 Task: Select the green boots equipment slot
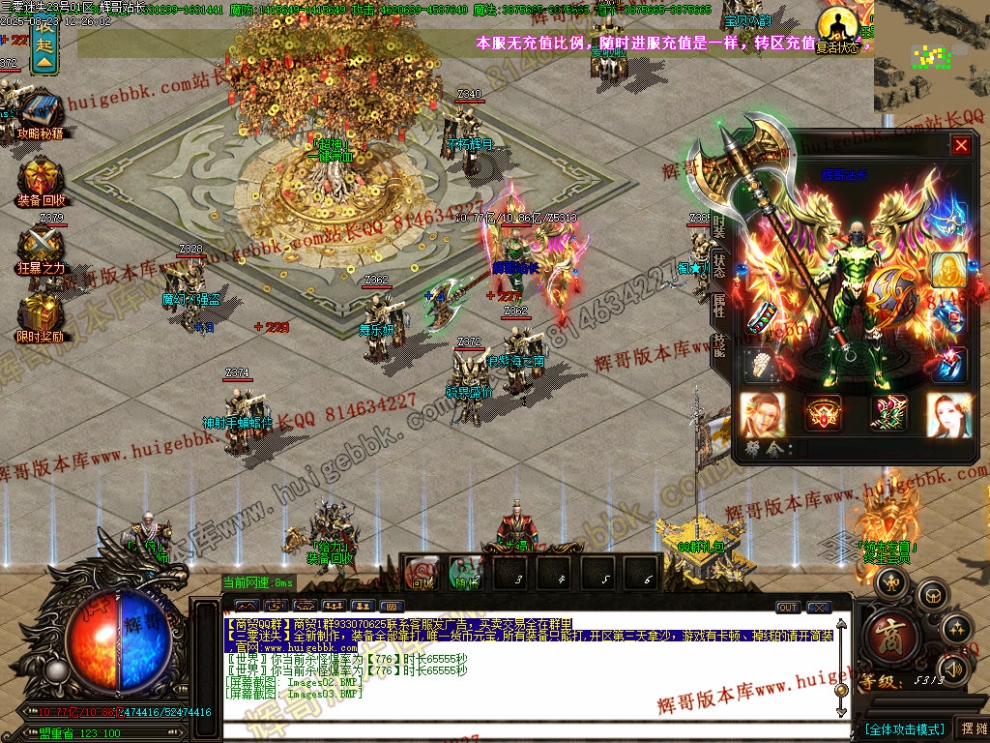885,412
